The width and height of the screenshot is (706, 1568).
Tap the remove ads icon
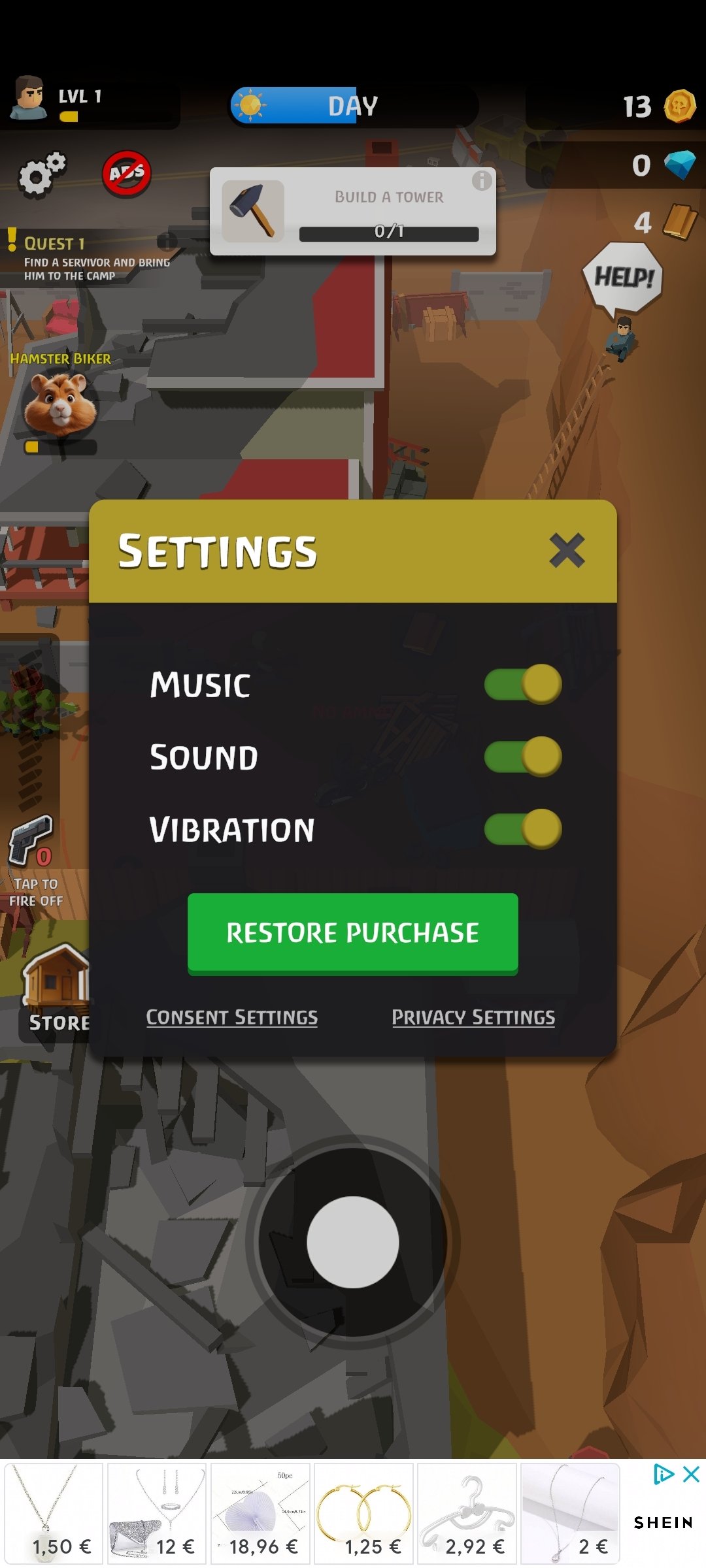click(x=127, y=174)
